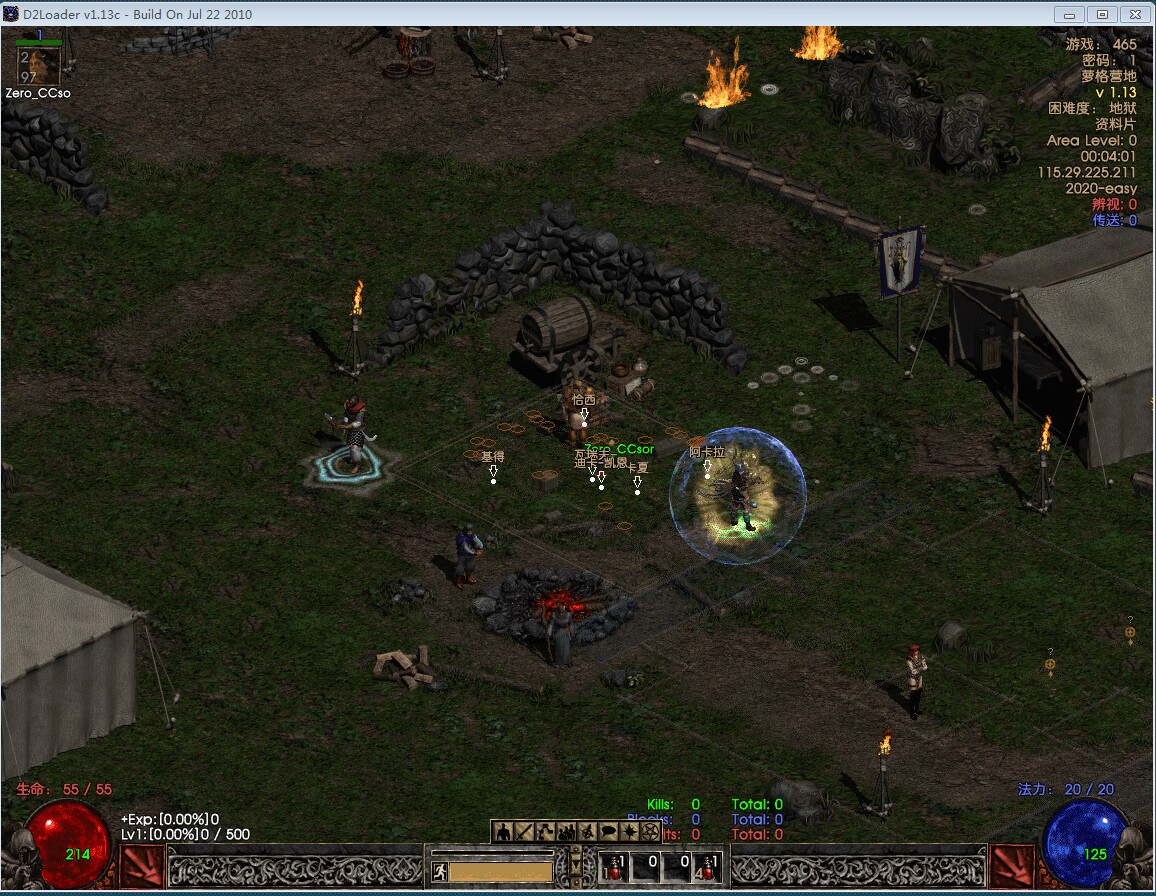Viewport: 1156px width, 896px height.
Task: Use the red potion in belt slot 1
Action: point(614,866)
